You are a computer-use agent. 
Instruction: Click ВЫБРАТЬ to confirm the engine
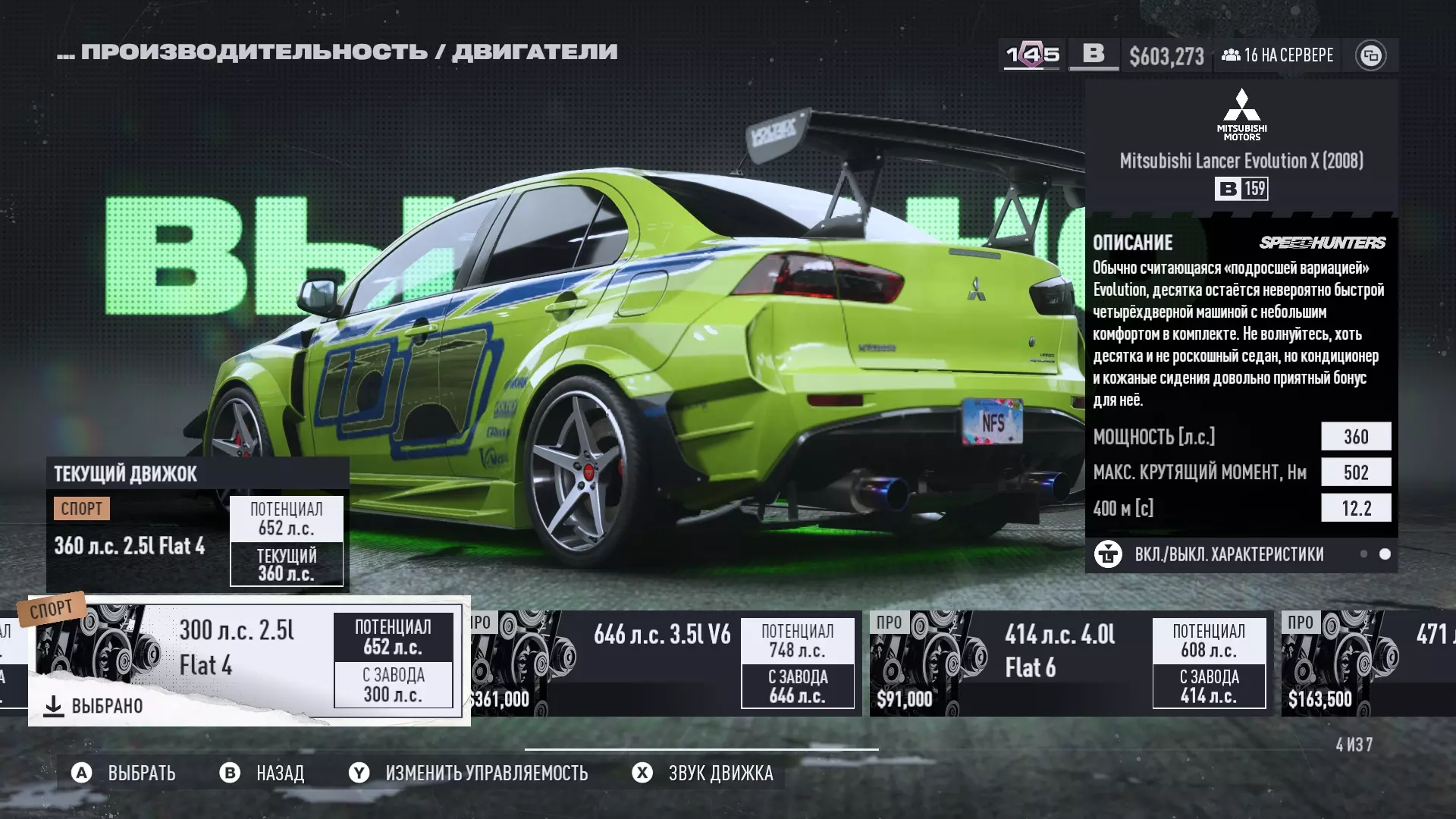coord(124,773)
